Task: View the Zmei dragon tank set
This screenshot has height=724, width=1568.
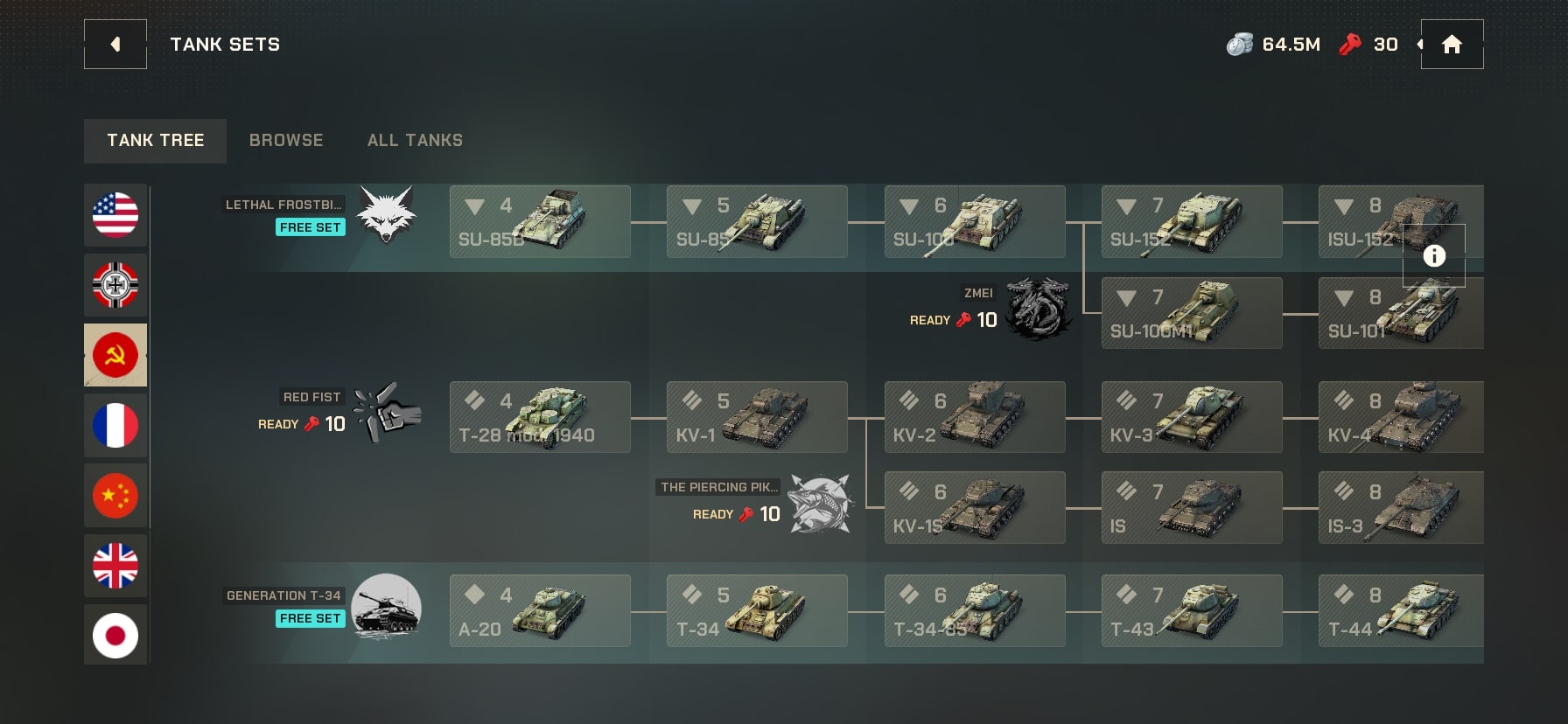Action: tap(1037, 309)
